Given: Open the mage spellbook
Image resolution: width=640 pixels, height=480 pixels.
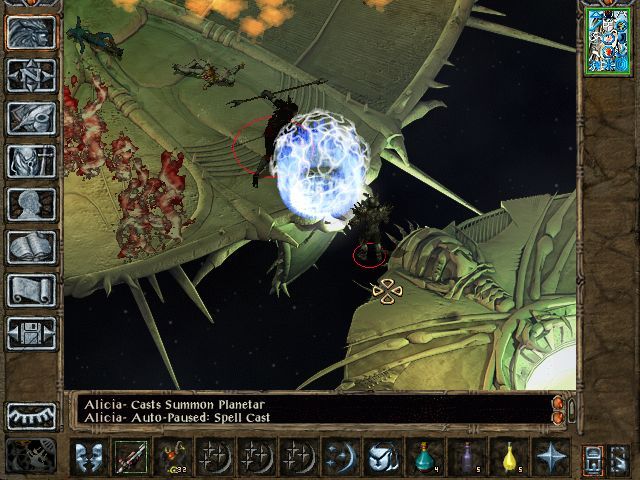Looking at the screenshot, I should tap(31, 247).
